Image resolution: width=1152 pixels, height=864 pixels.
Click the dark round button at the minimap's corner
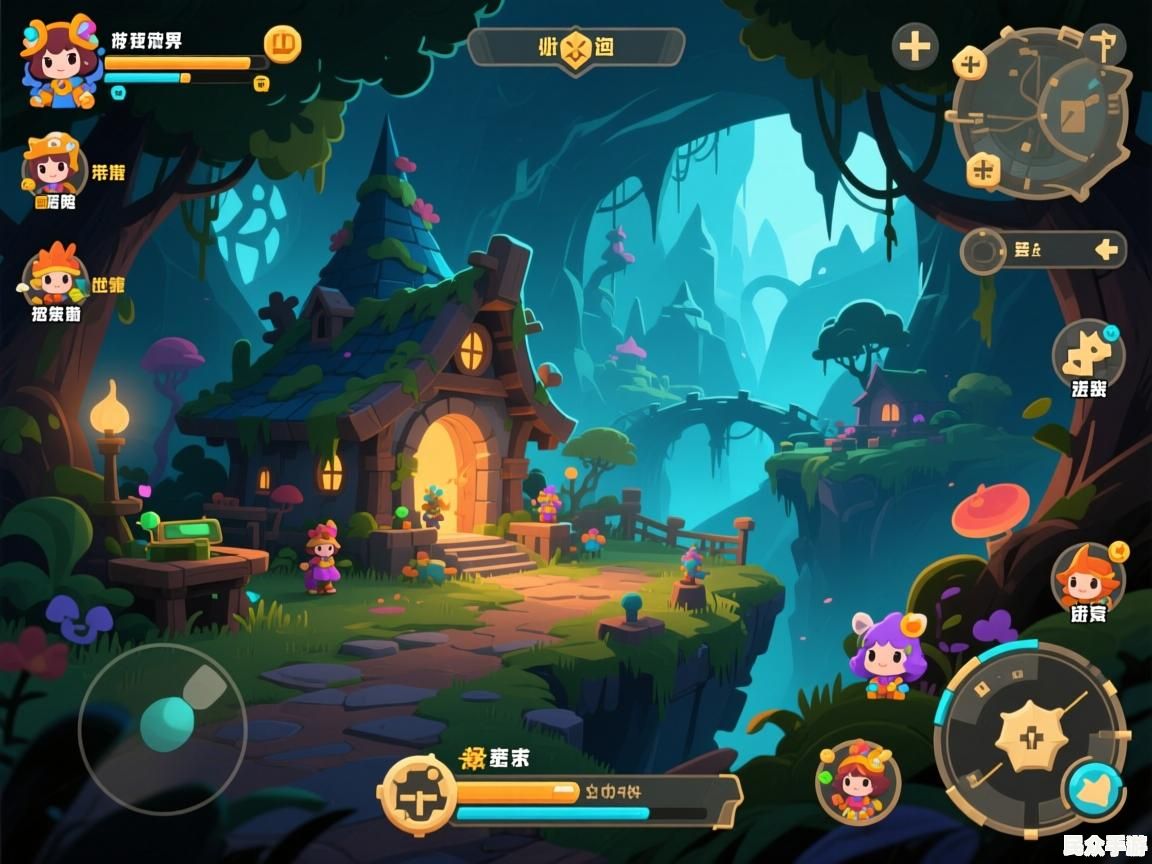pyautogui.click(x=1104, y=44)
